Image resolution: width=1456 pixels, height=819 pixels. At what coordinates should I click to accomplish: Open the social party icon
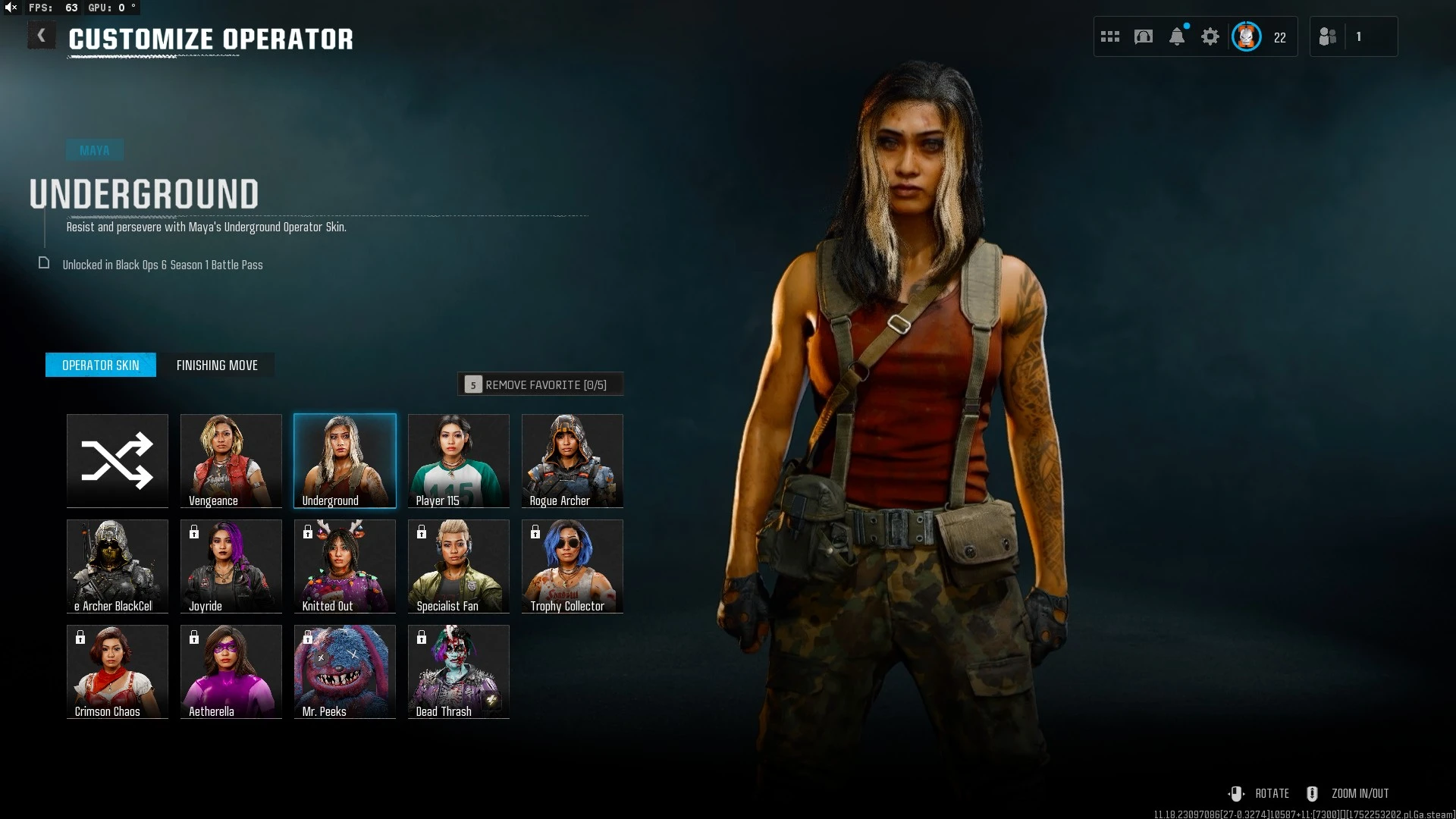[1328, 36]
